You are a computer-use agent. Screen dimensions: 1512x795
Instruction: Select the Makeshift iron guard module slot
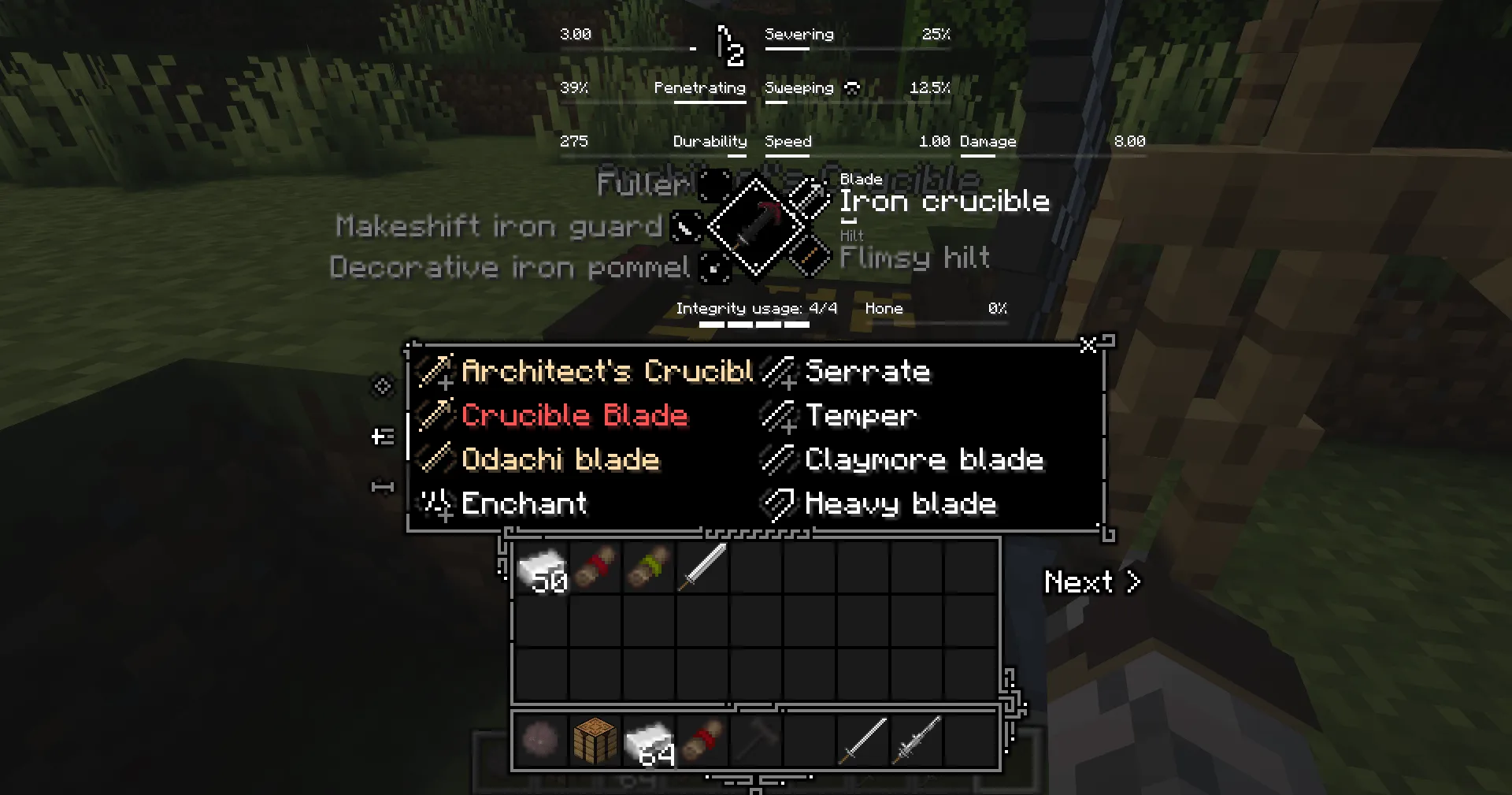tap(684, 227)
